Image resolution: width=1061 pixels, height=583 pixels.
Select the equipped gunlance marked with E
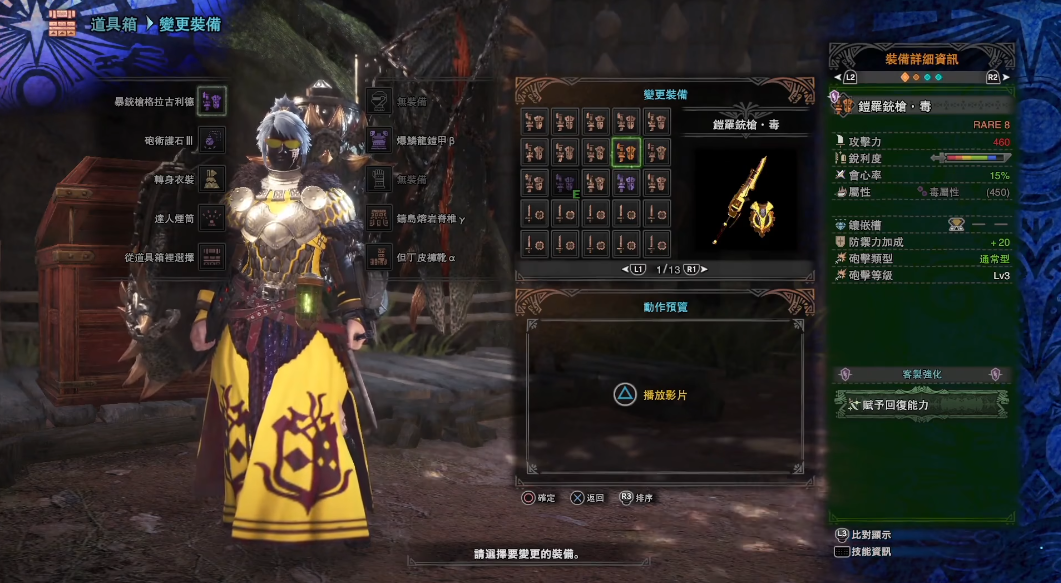coord(565,183)
